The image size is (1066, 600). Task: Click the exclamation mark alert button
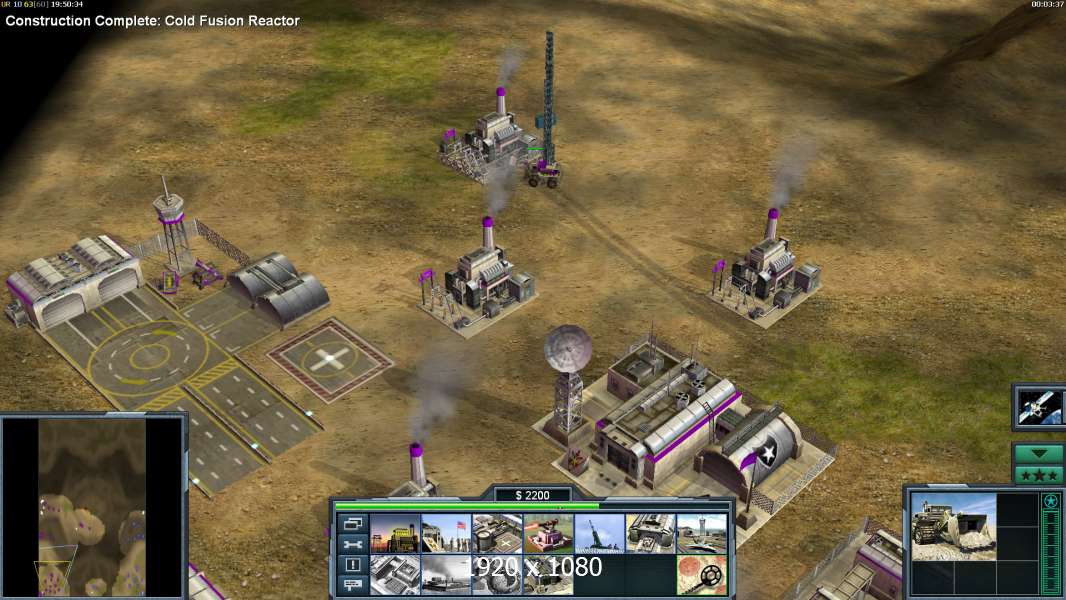click(352, 565)
